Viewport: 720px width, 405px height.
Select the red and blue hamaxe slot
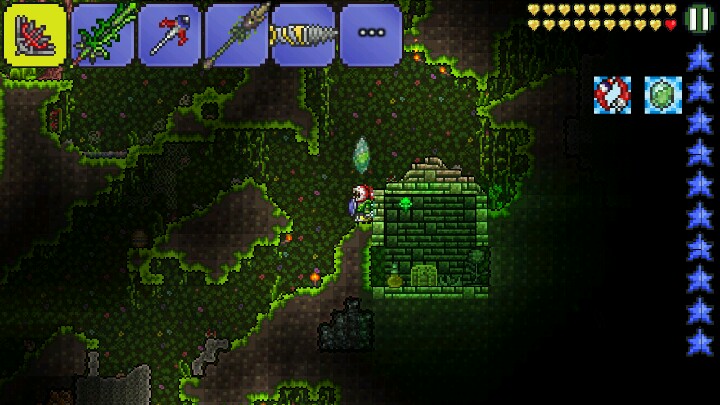(169, 34)
